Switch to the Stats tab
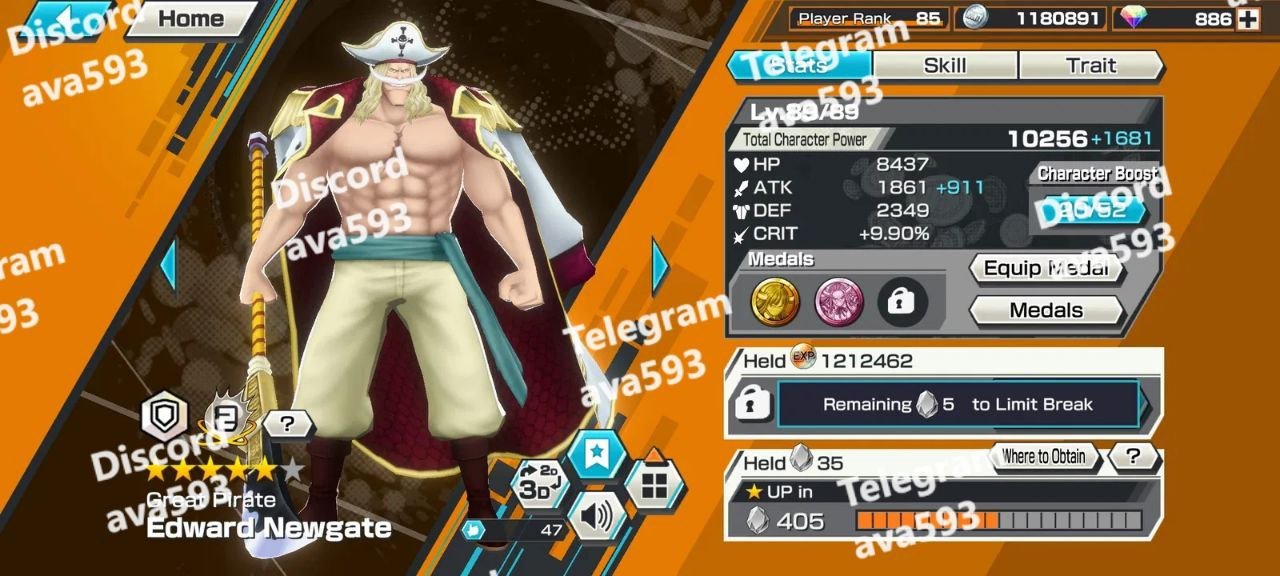This screenshot has width=1280, height=576. tap(800, 66)
